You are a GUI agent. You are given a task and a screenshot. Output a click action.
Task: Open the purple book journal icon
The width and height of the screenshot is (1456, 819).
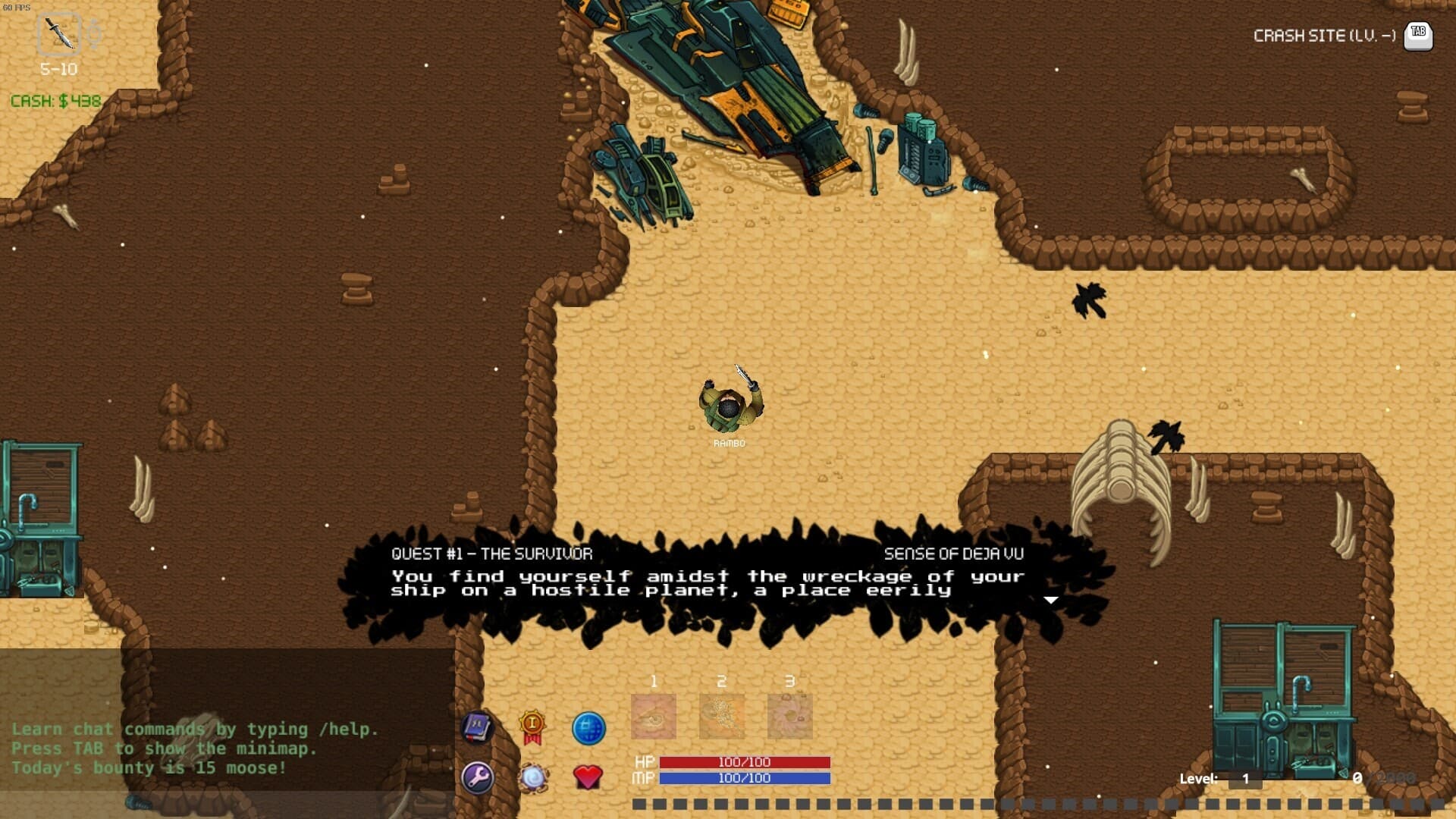click(x=477, y=728)
